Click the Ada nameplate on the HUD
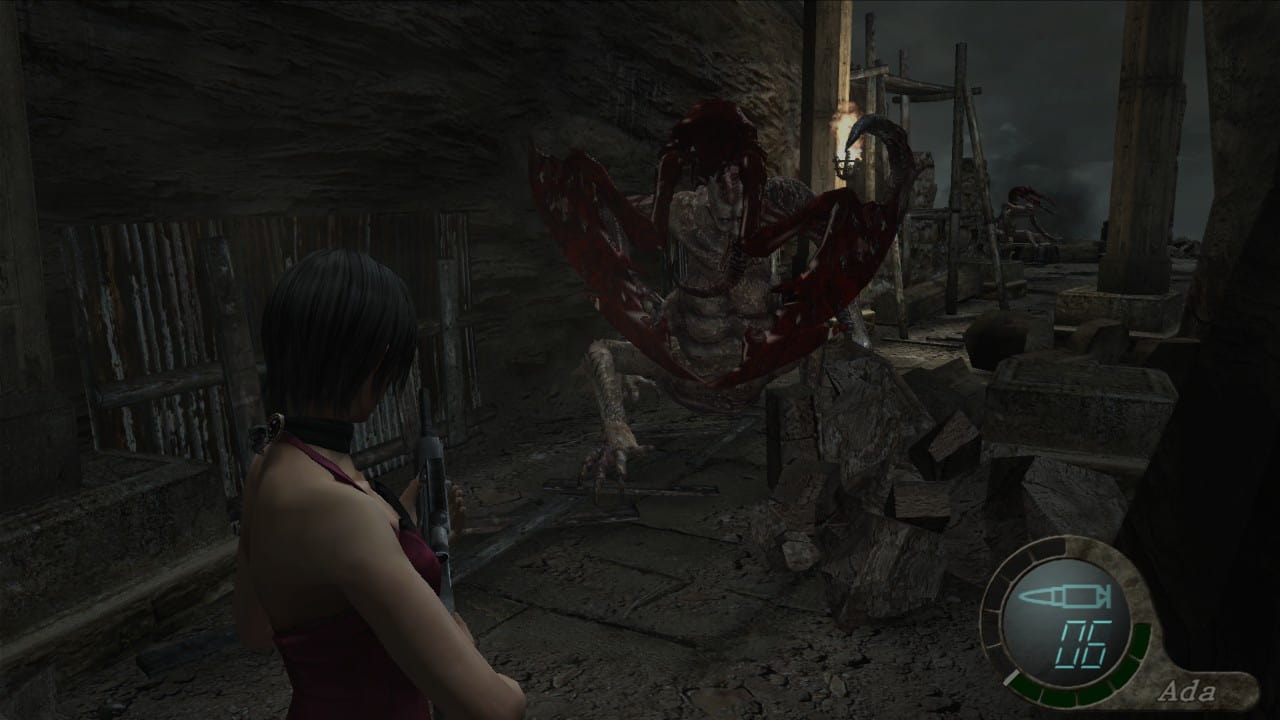1280x720 pixels. (x=1190, y=690)
